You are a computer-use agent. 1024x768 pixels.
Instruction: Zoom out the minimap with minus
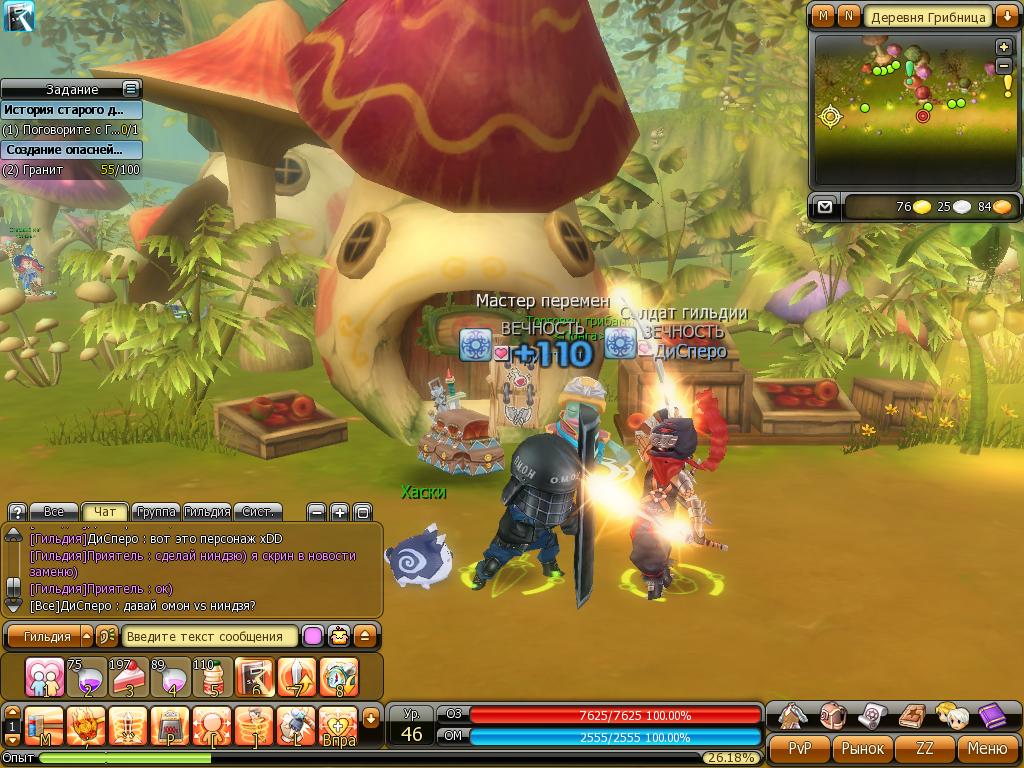pyautogui.click(x=1004, y=66)
